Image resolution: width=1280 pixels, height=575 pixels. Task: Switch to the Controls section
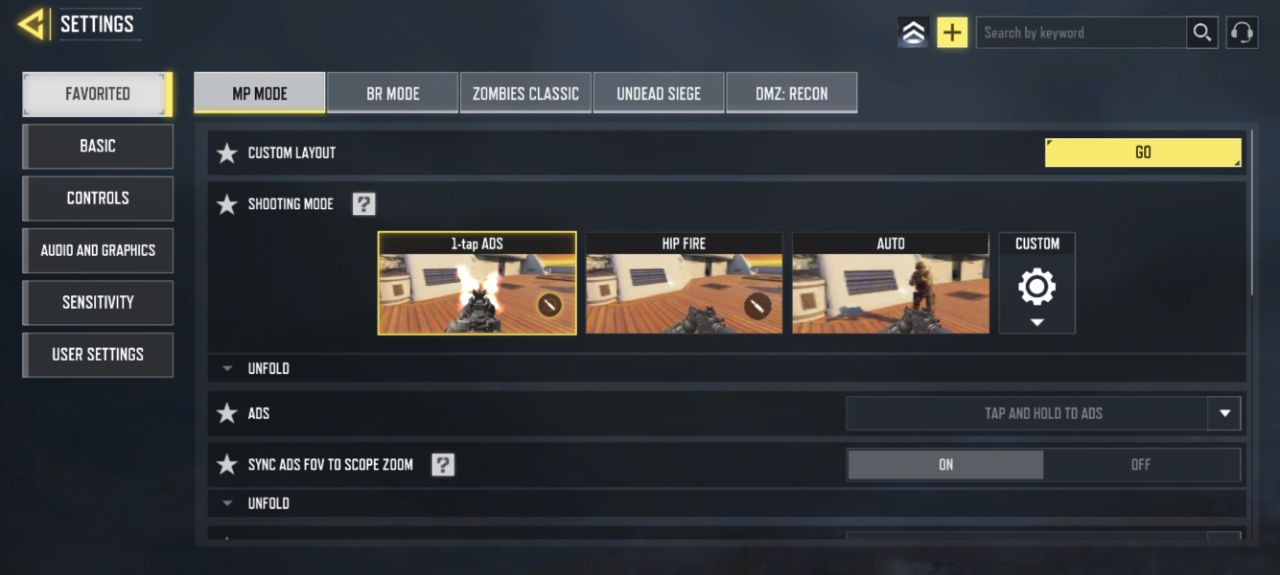point(98,198)
